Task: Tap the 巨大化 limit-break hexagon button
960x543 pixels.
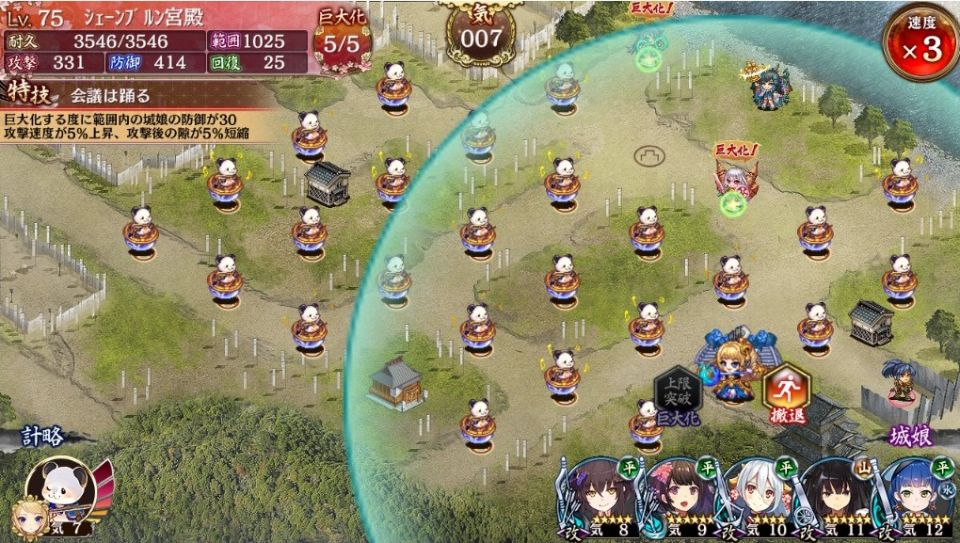Action: tap(678, 393)
